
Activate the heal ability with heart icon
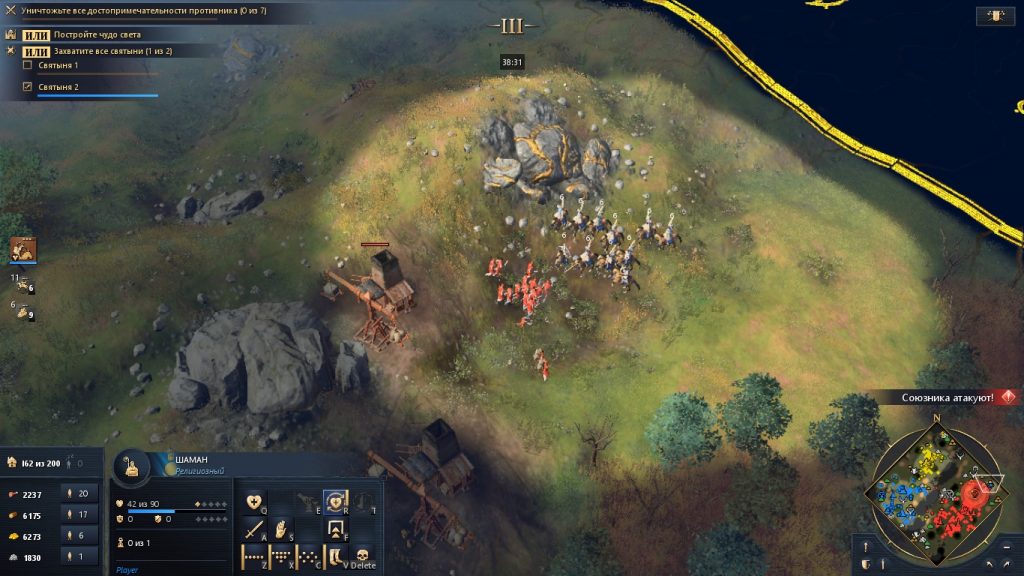[255, 502]
